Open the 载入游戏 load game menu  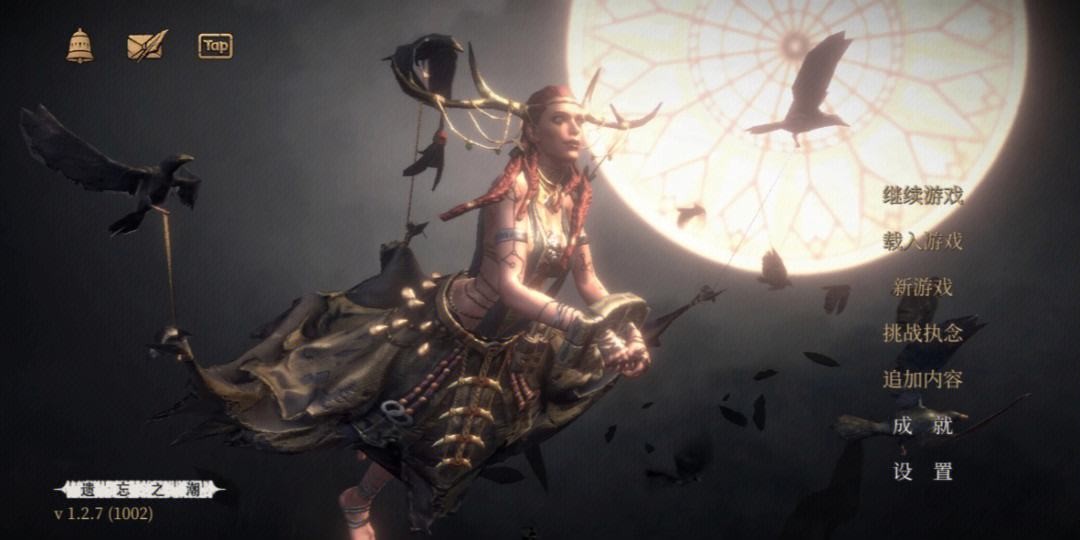(x=922, y=241)
